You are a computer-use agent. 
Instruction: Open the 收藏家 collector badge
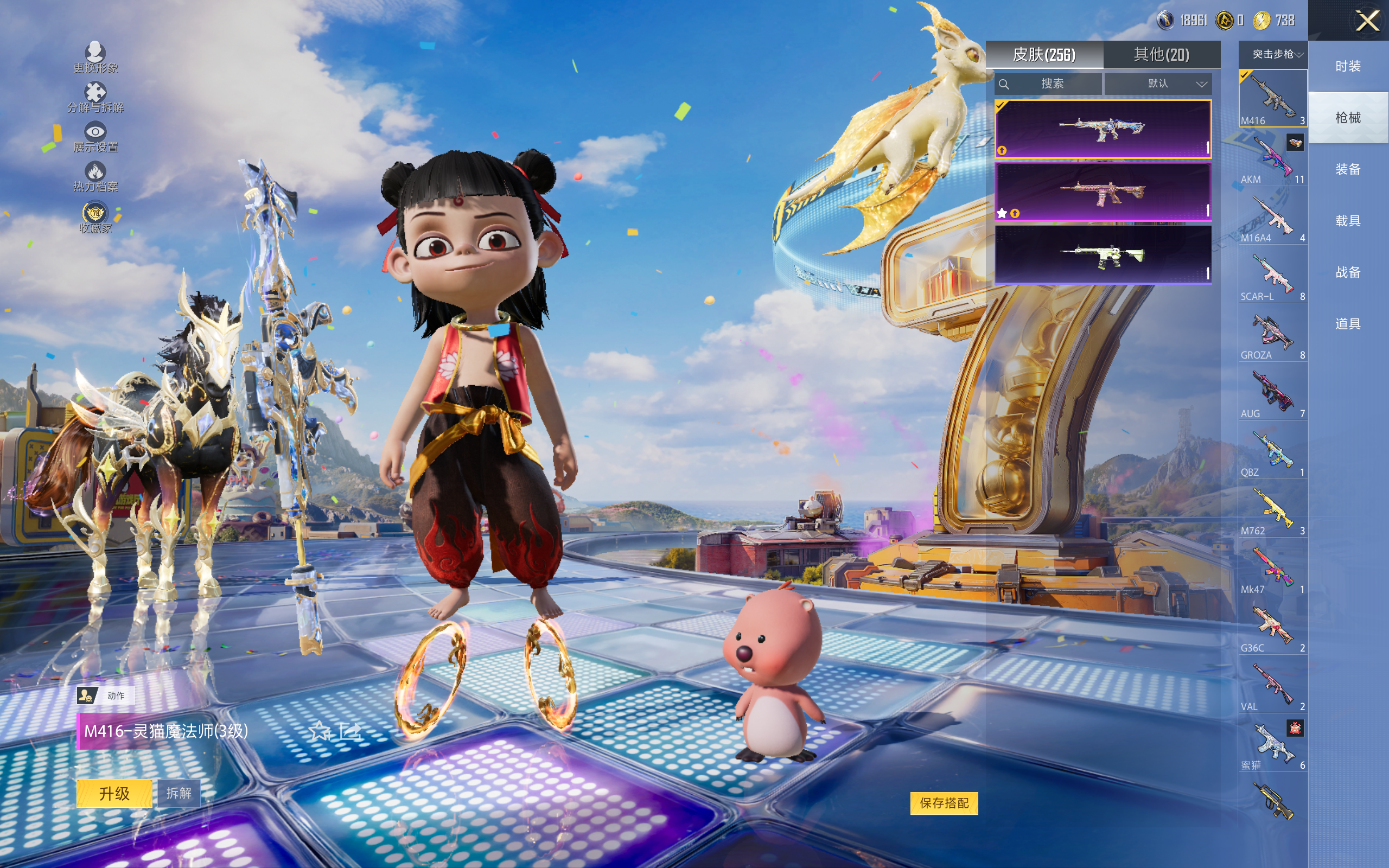click(x=95, y=218)
